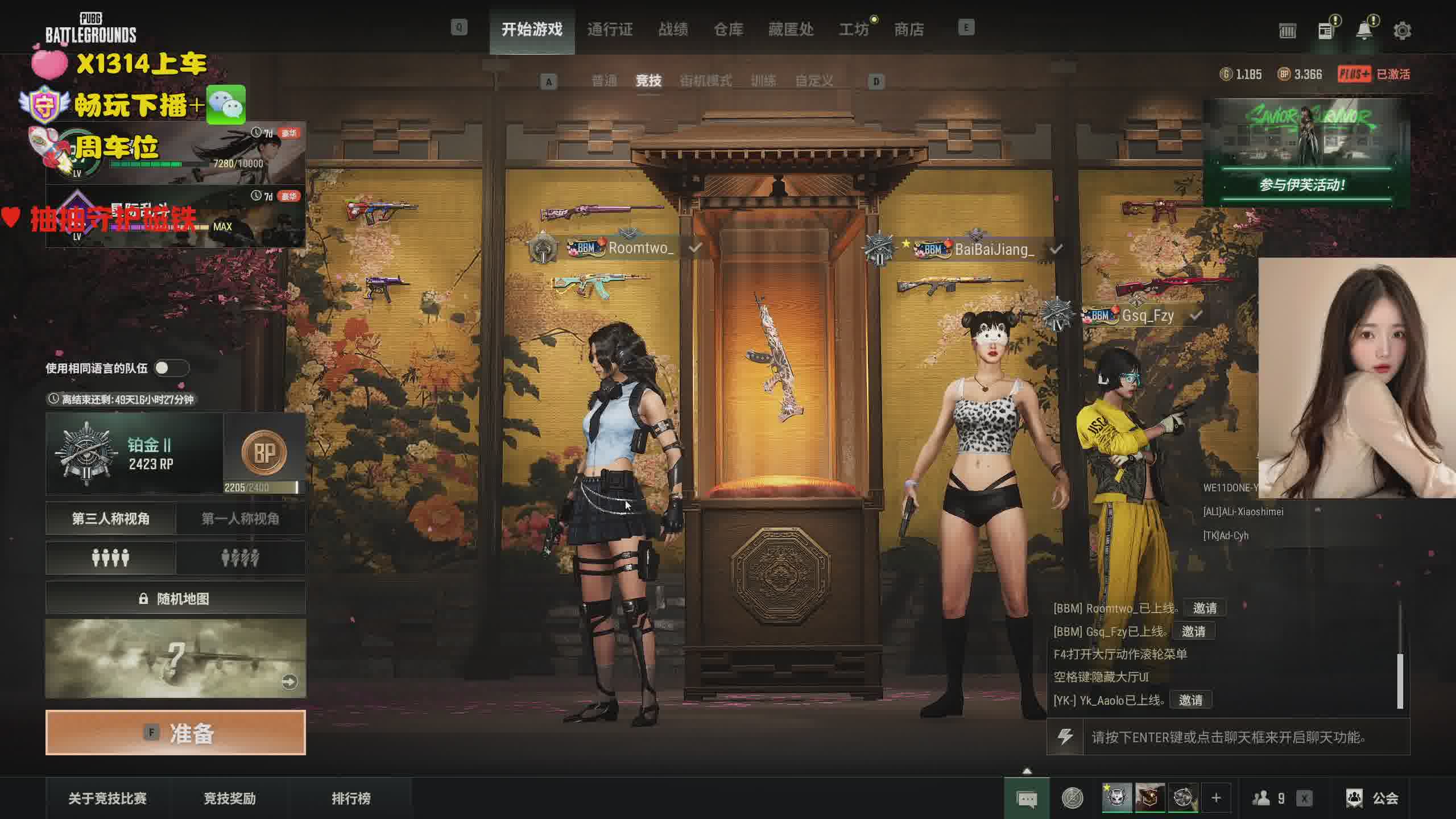1456x819 pixels.
Task: Open the 仓库 inventory tab
Action: (728, 29)
